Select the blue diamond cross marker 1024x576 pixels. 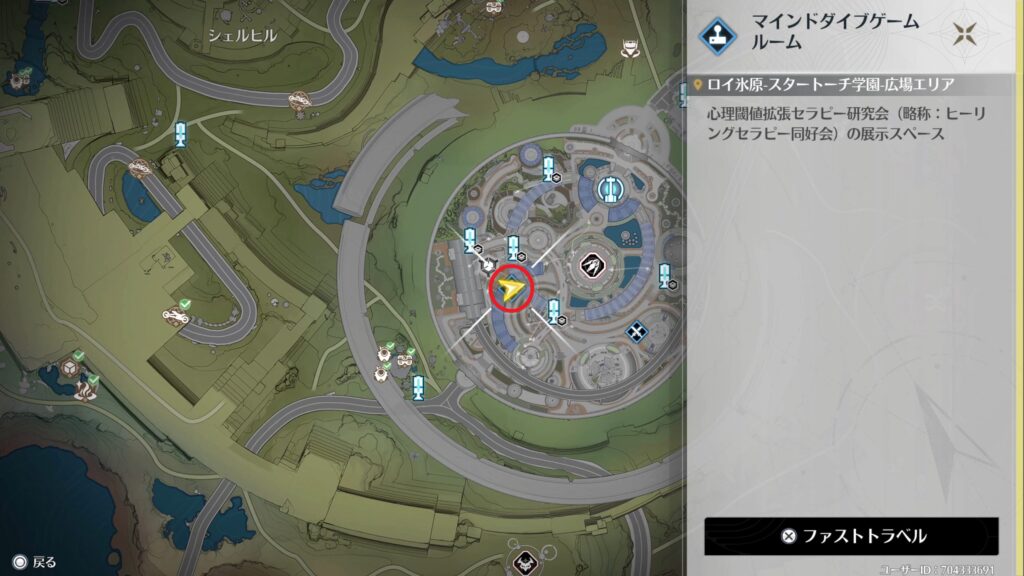pyautogui.click(x=636, y=331)
